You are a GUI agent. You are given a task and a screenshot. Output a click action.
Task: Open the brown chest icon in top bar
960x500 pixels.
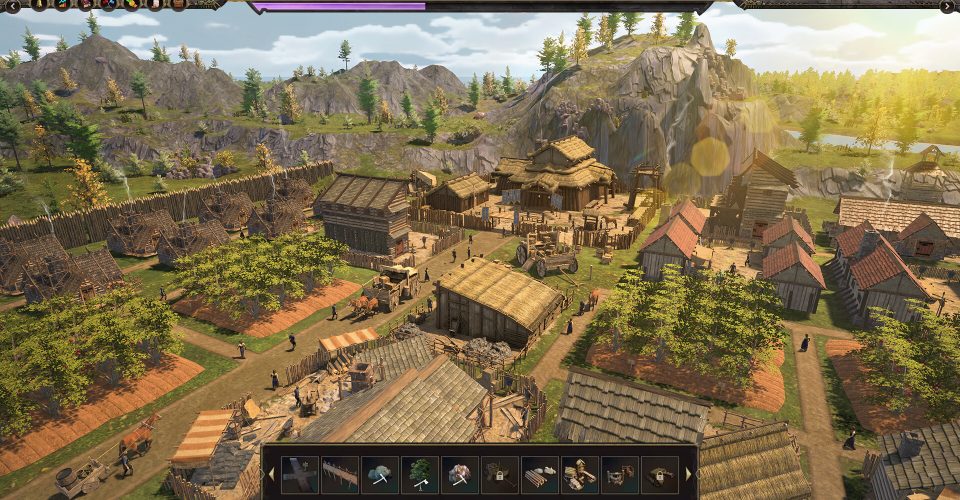coord(178,5)
